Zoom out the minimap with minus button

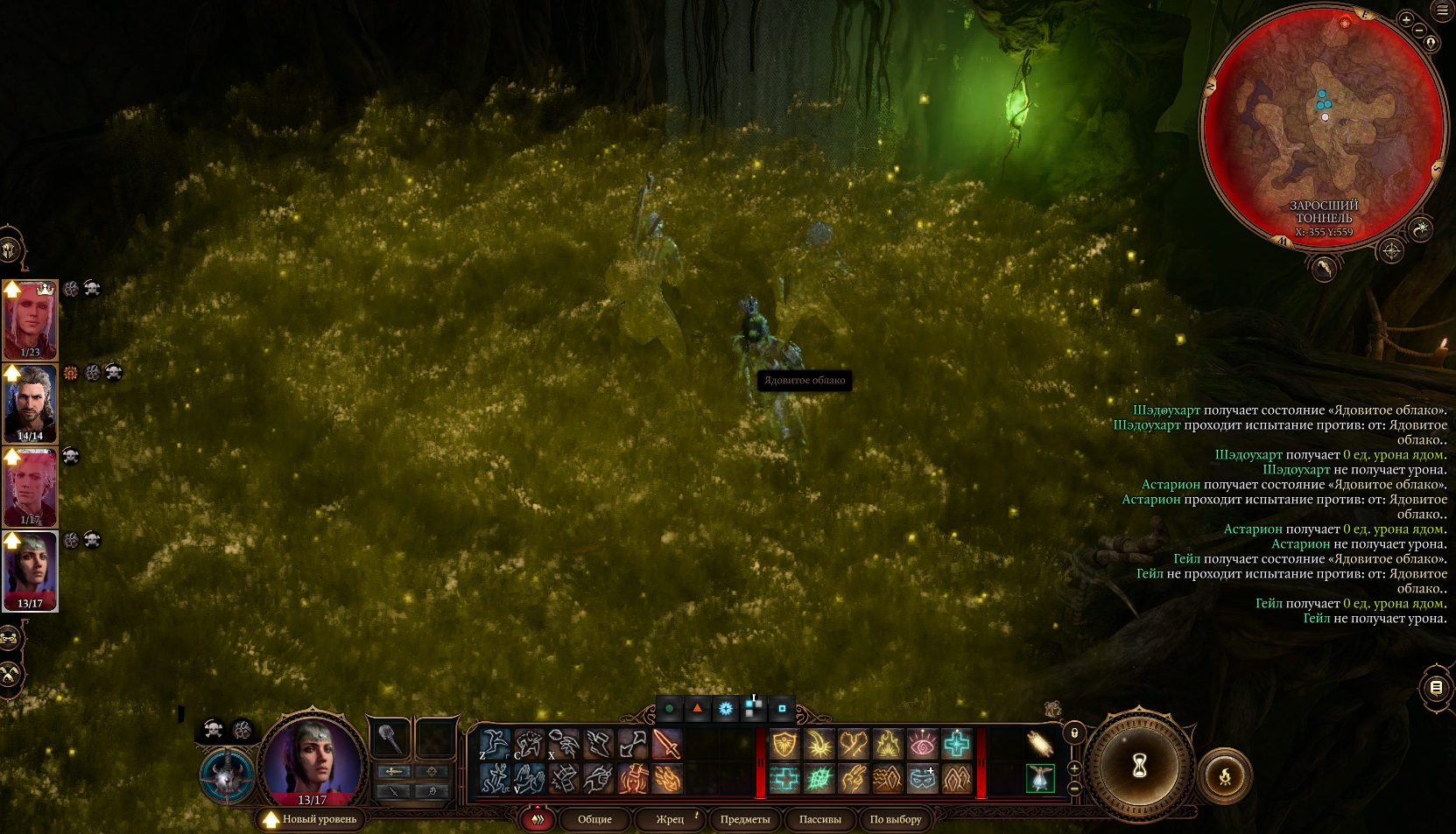point(1419,31)
